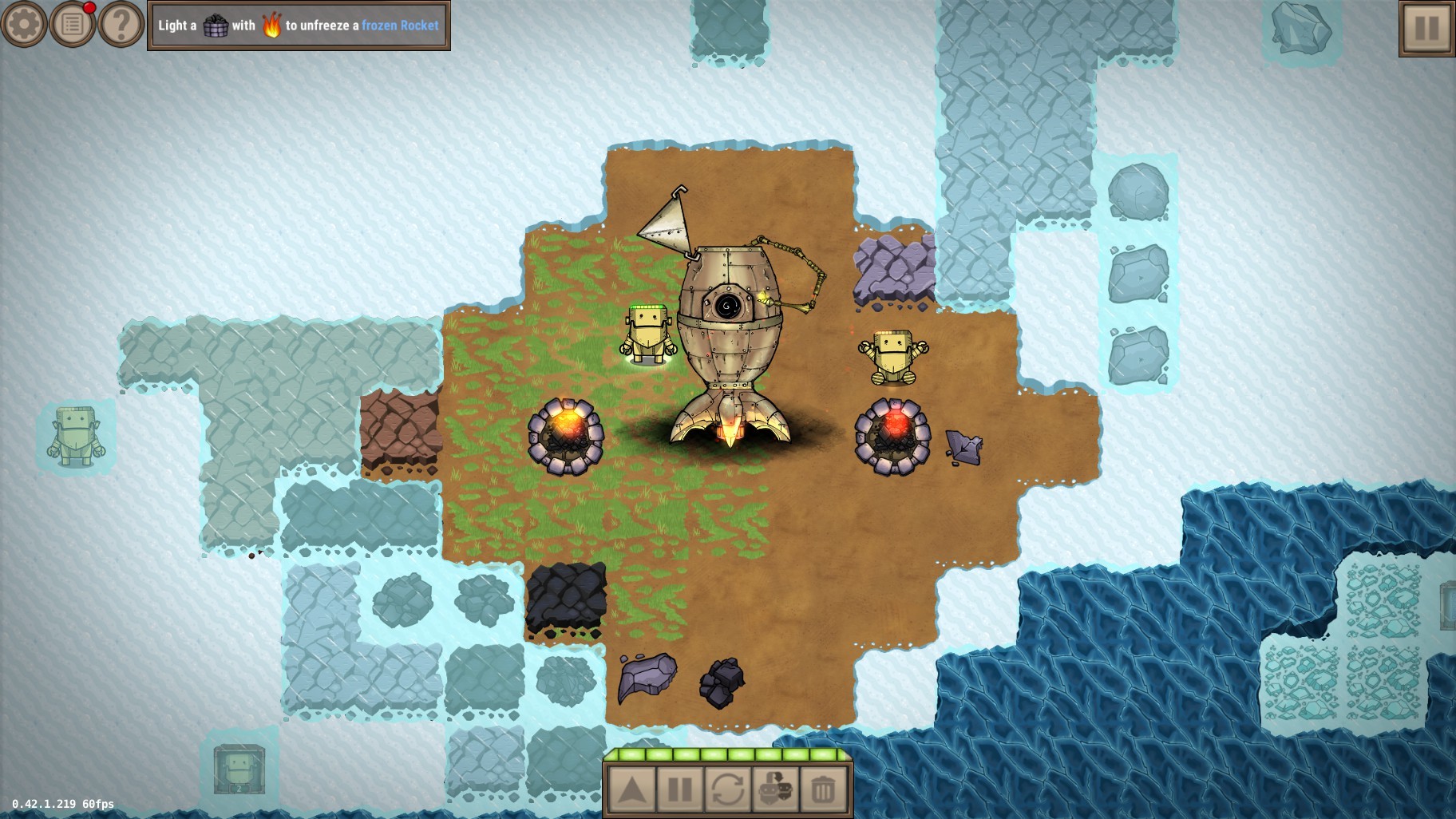This screenshot has width=1456, height=819.
Task: Click the pause button in the bottom toolbar
Action: pos(679,789)
